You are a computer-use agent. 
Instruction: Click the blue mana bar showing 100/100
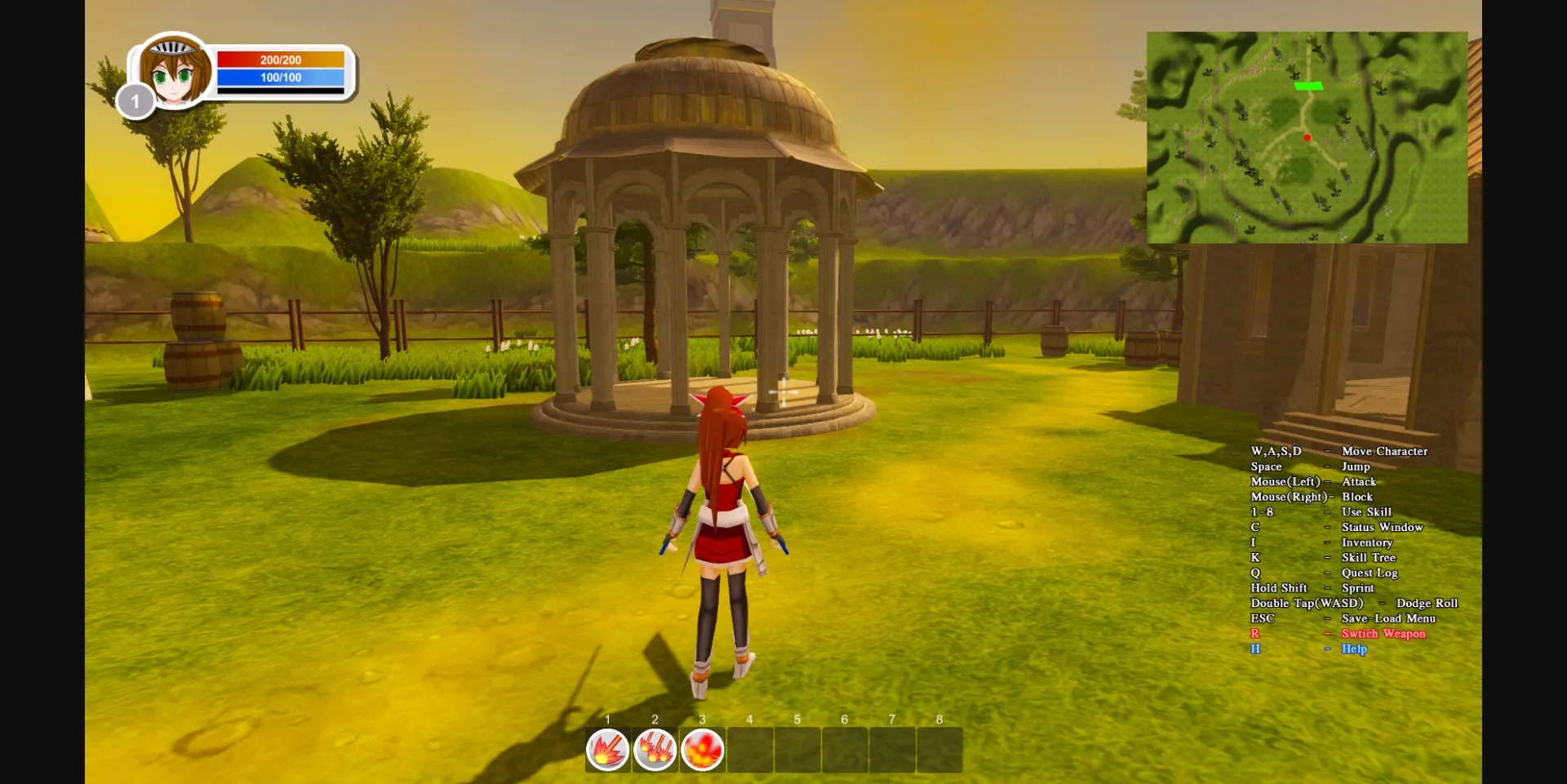point(281,78)
